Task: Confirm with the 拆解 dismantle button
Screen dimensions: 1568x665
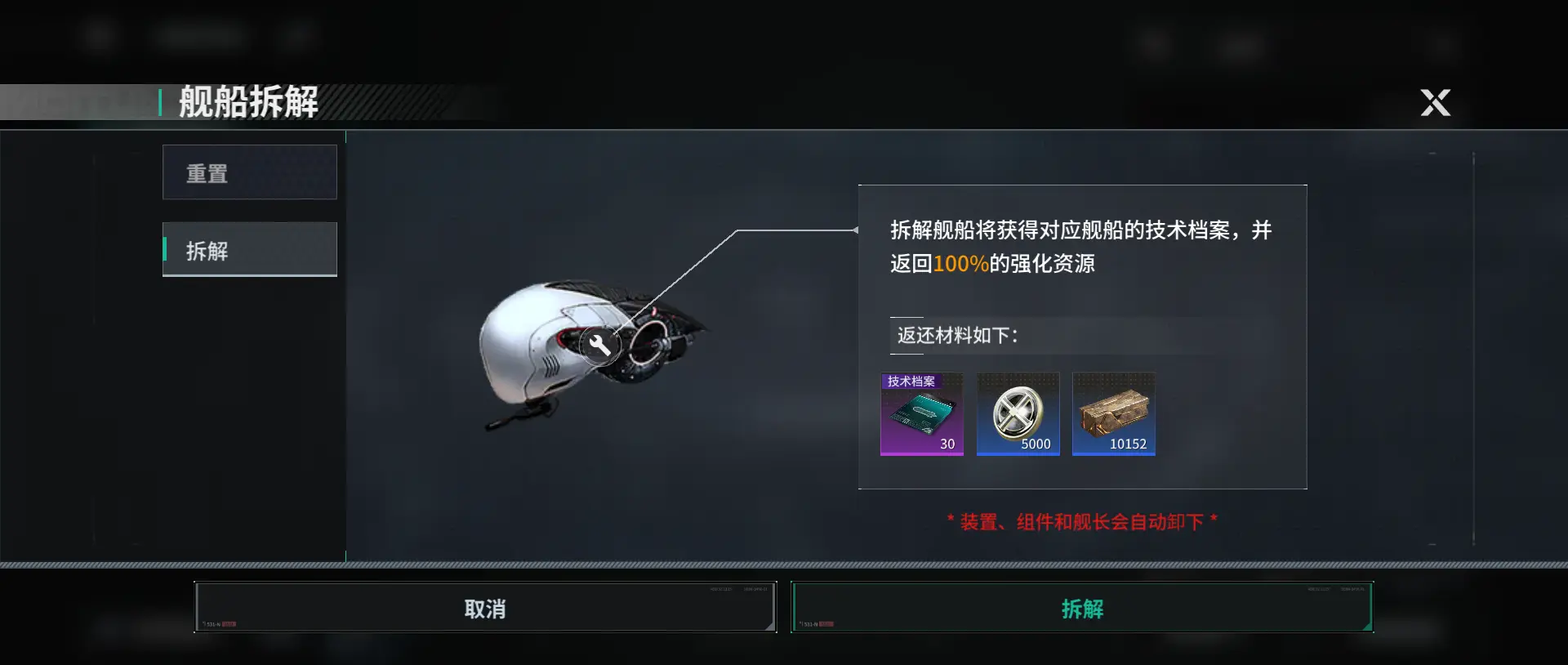Action: (1083, 608)
